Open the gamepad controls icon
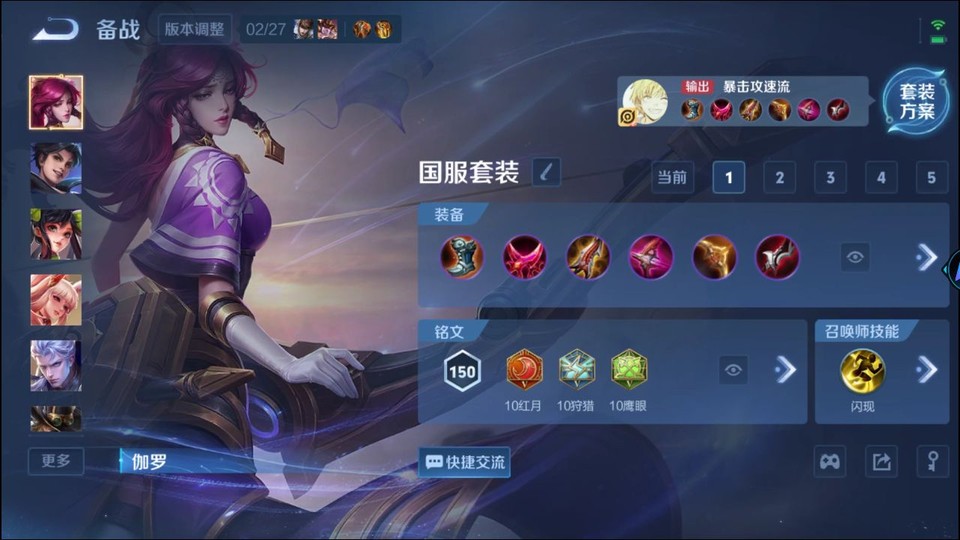This screenshot has width=960, height=540. click(x=830, y=461)
